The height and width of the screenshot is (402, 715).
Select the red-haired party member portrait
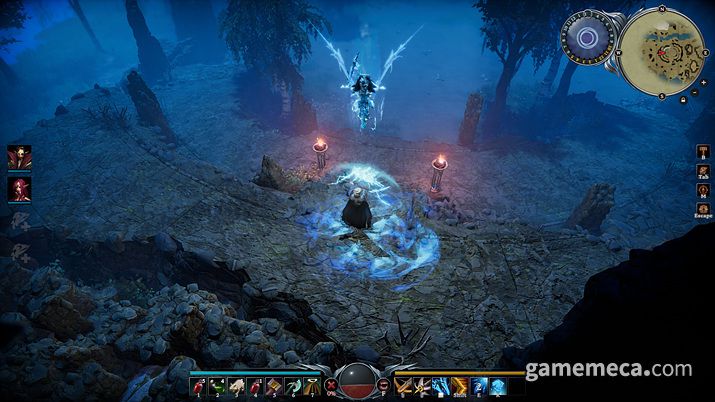[x=19, y=188]
